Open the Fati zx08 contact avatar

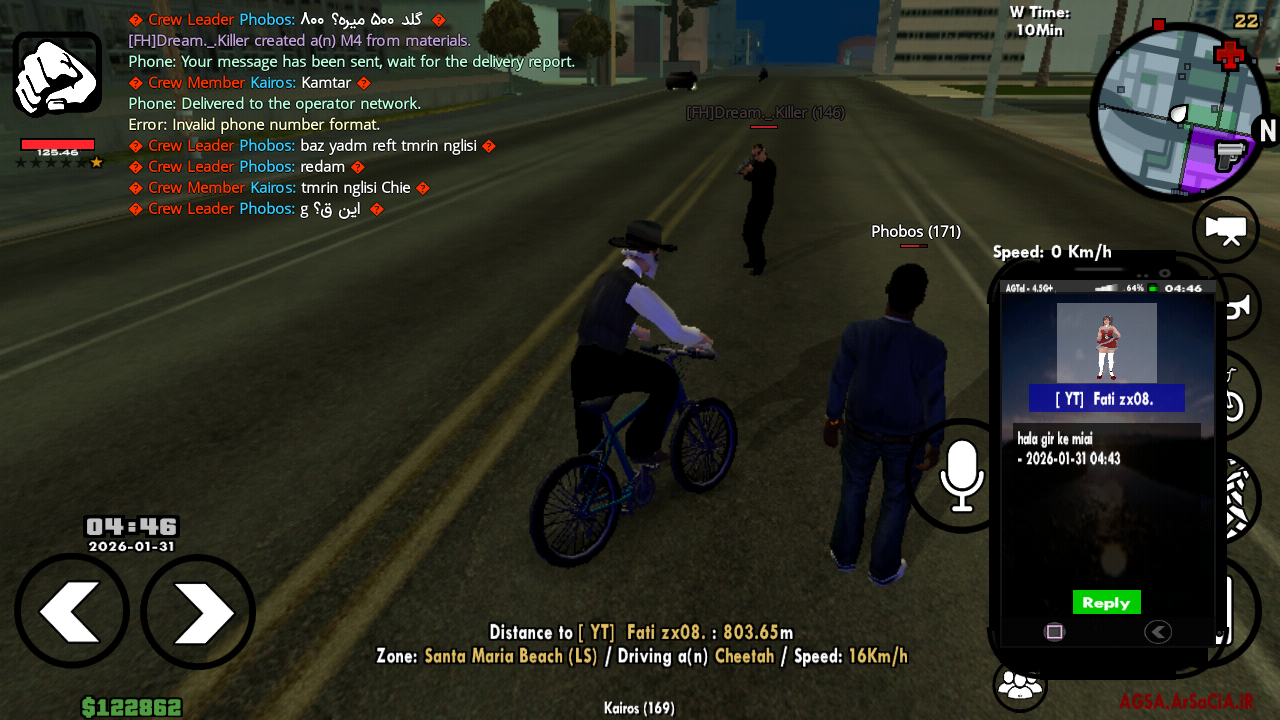pos(1106,342)
